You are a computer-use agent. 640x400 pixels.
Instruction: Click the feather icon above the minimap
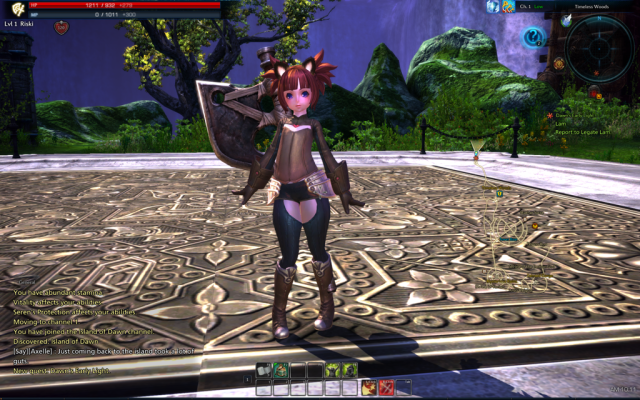point(566,19)
